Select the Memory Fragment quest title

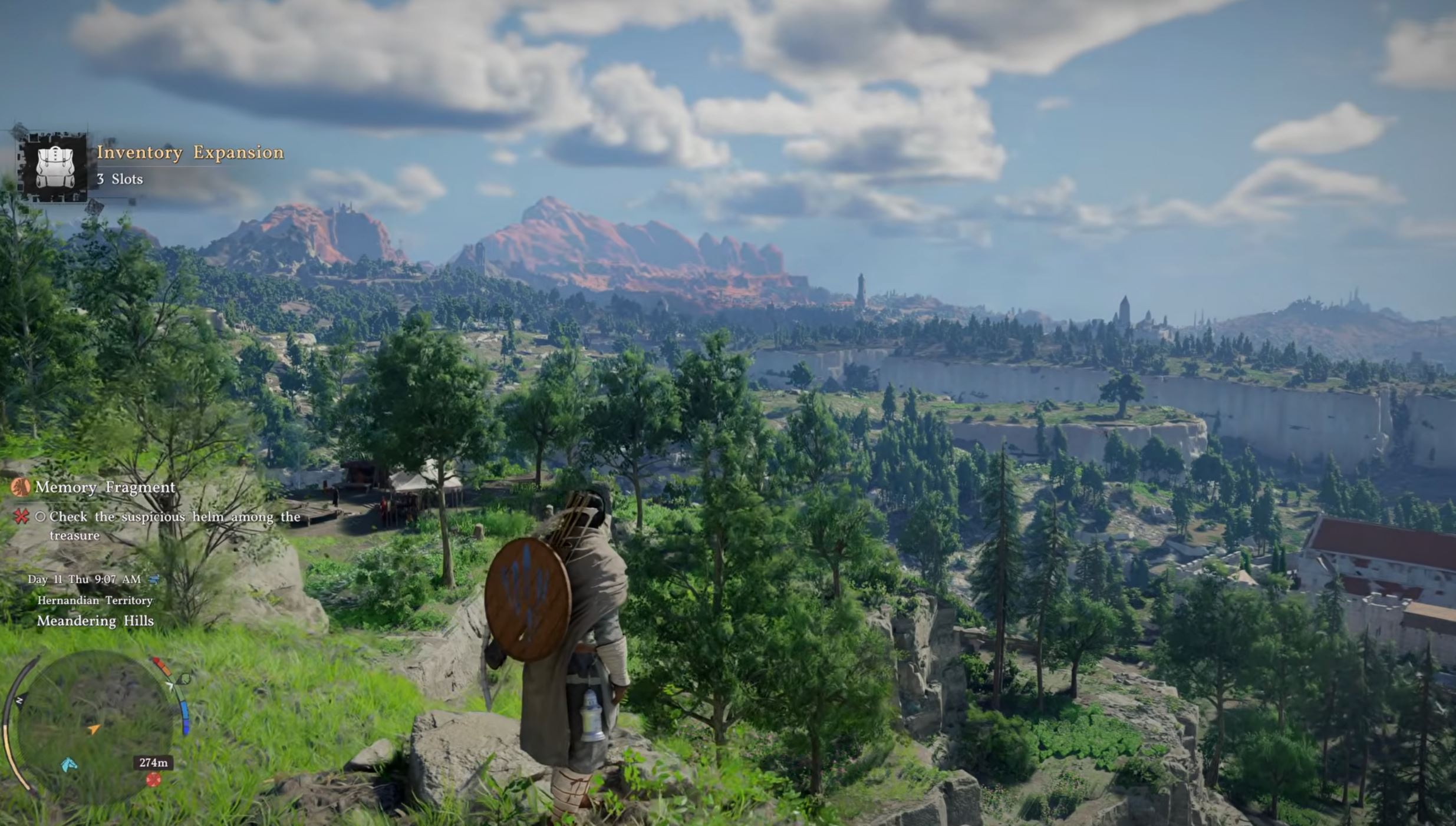click(105, 487)
